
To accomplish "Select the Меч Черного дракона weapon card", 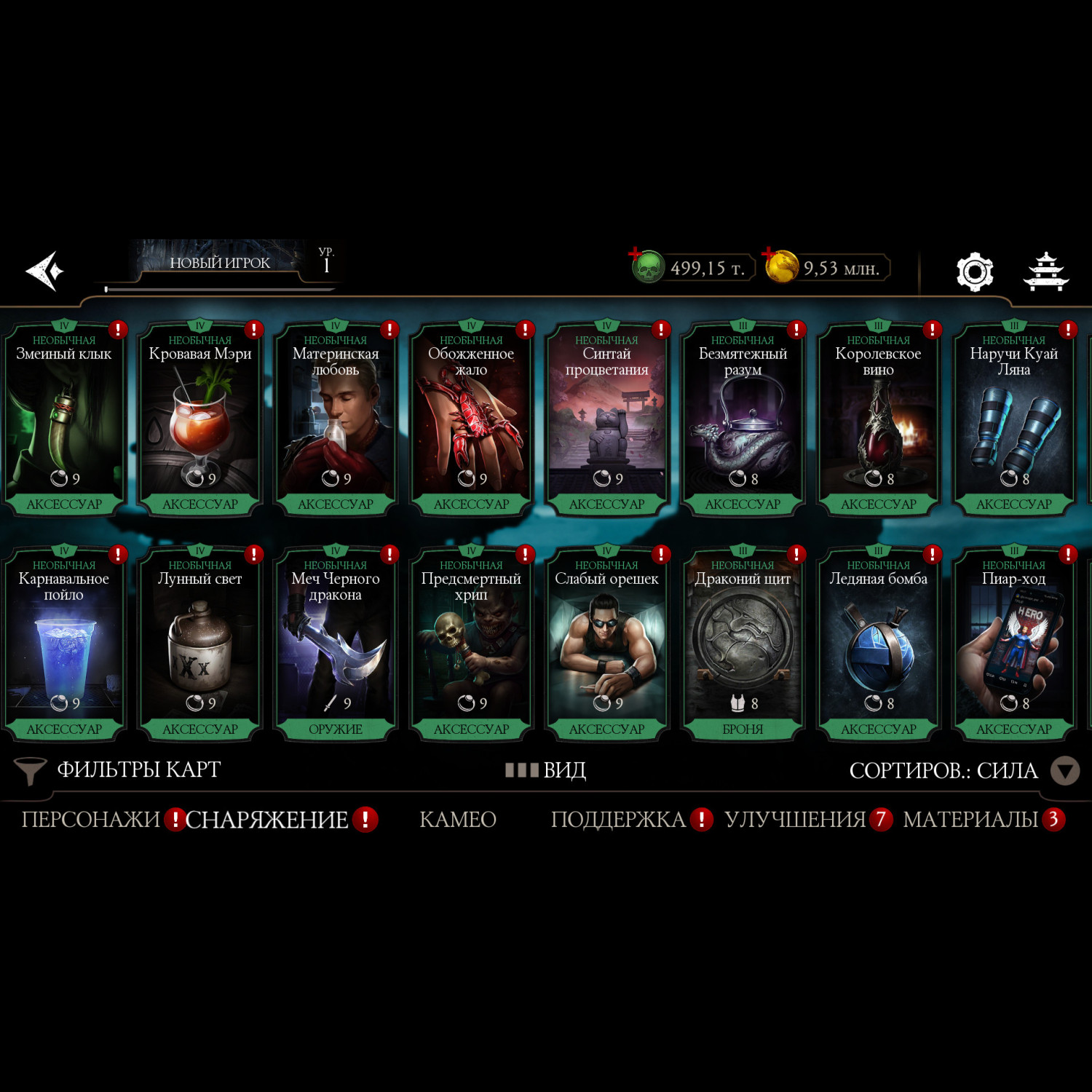I will (336, 645).
